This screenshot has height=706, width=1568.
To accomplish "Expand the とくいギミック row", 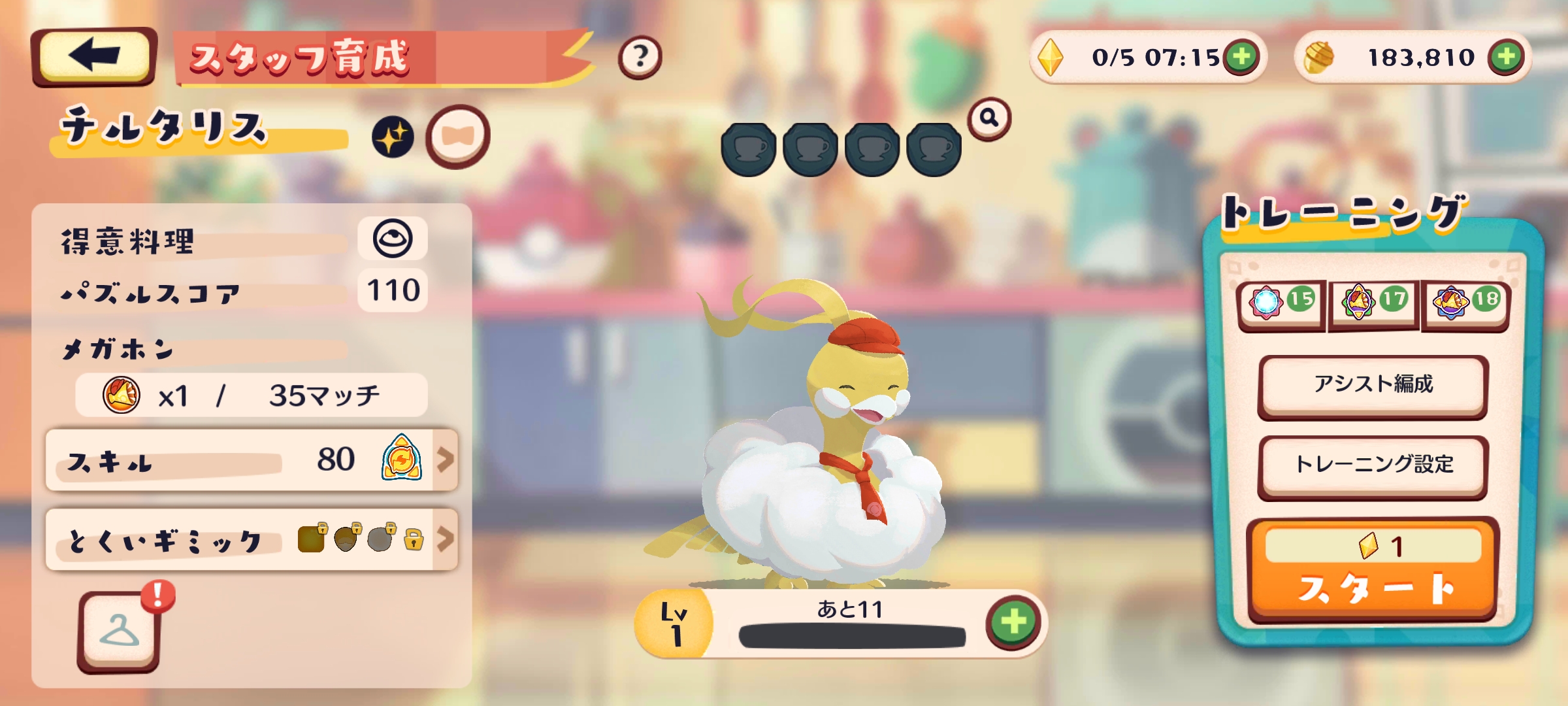I will click(252, 540).
